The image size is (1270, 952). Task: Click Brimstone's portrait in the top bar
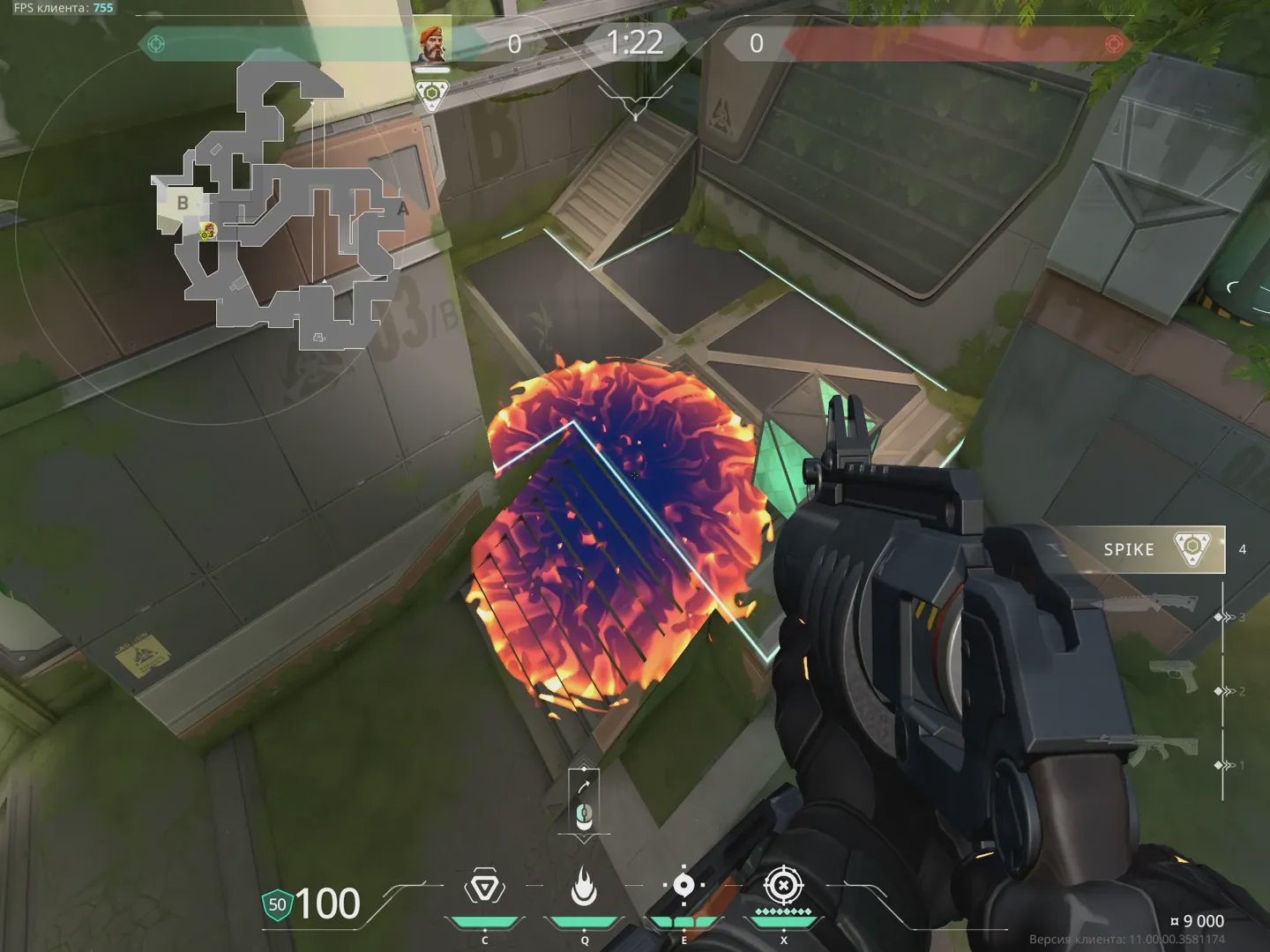tap(431, 43)
